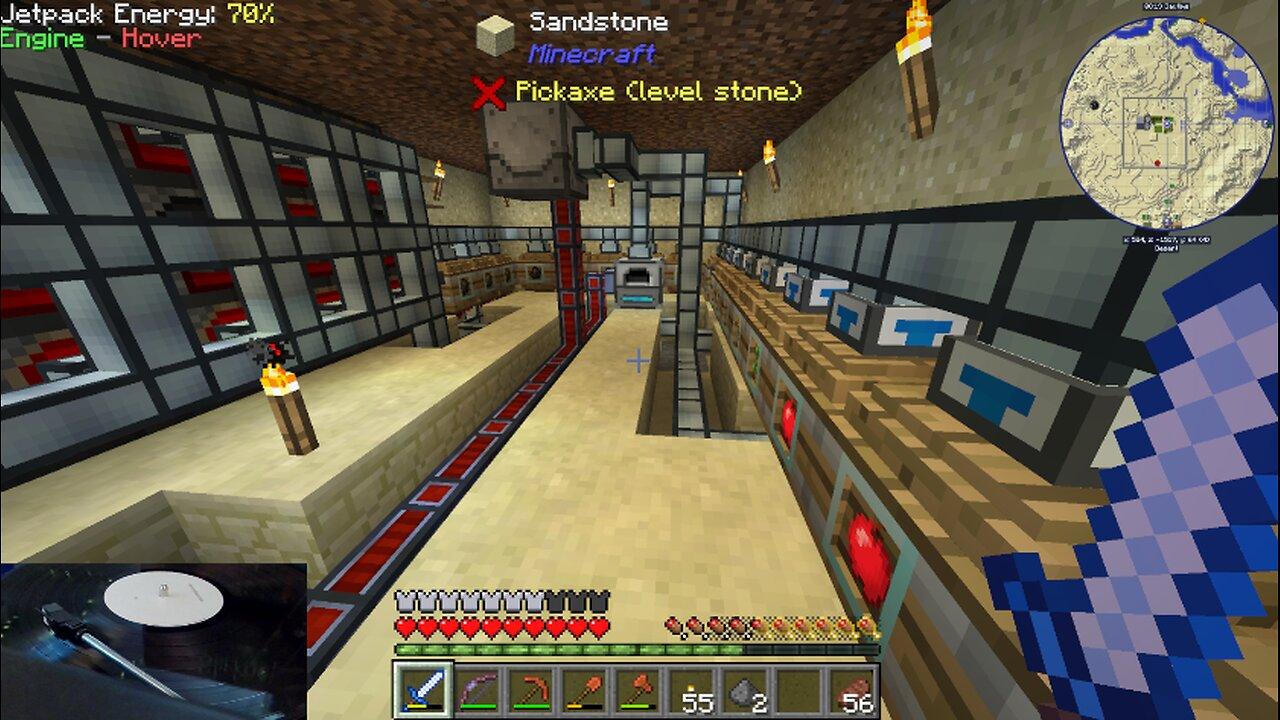Select the wooden pickaxe in the hotbar
The image size is (1280, 720).
click(531, 690)
